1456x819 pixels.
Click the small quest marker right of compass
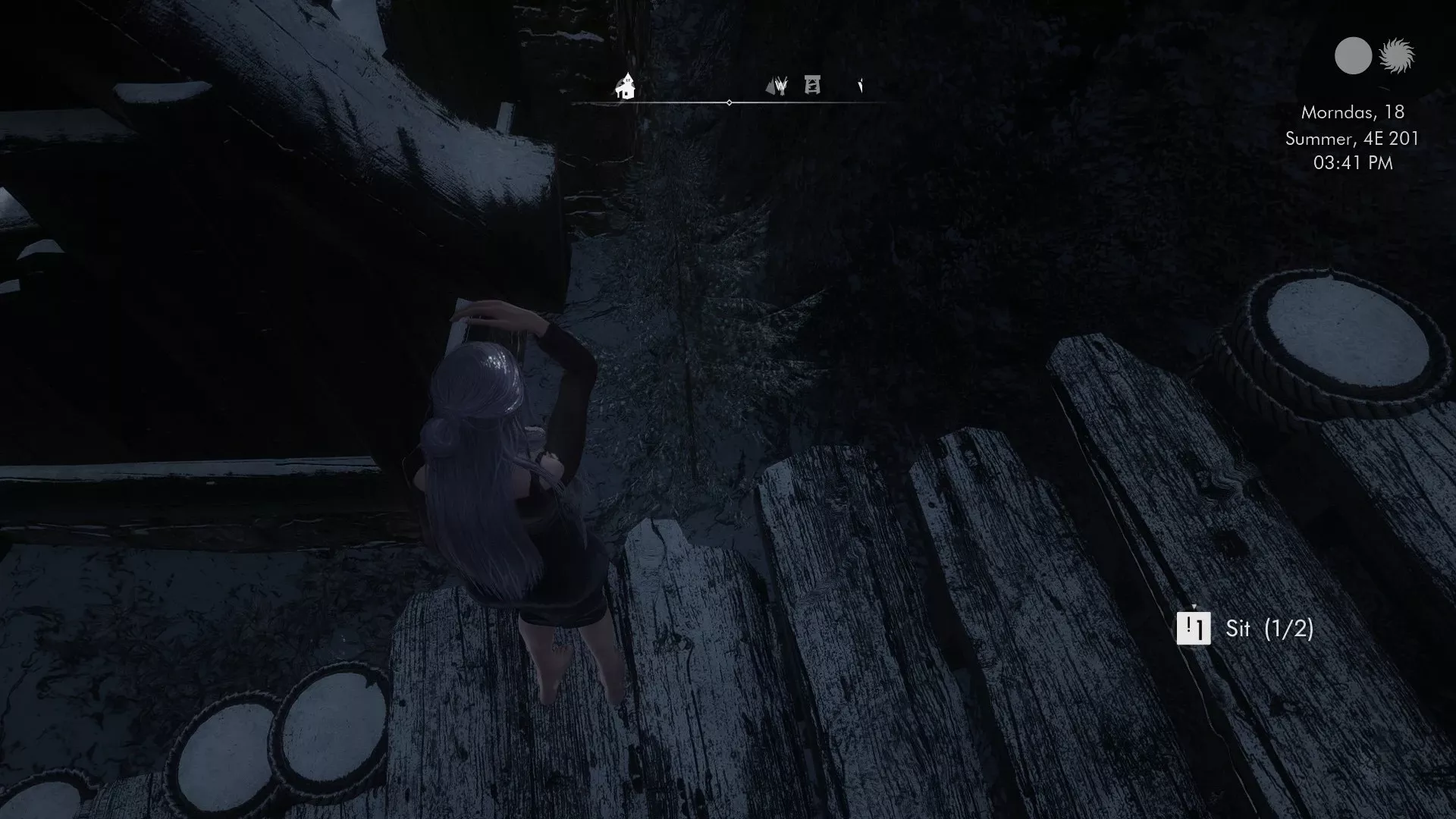tap(859, 86)
